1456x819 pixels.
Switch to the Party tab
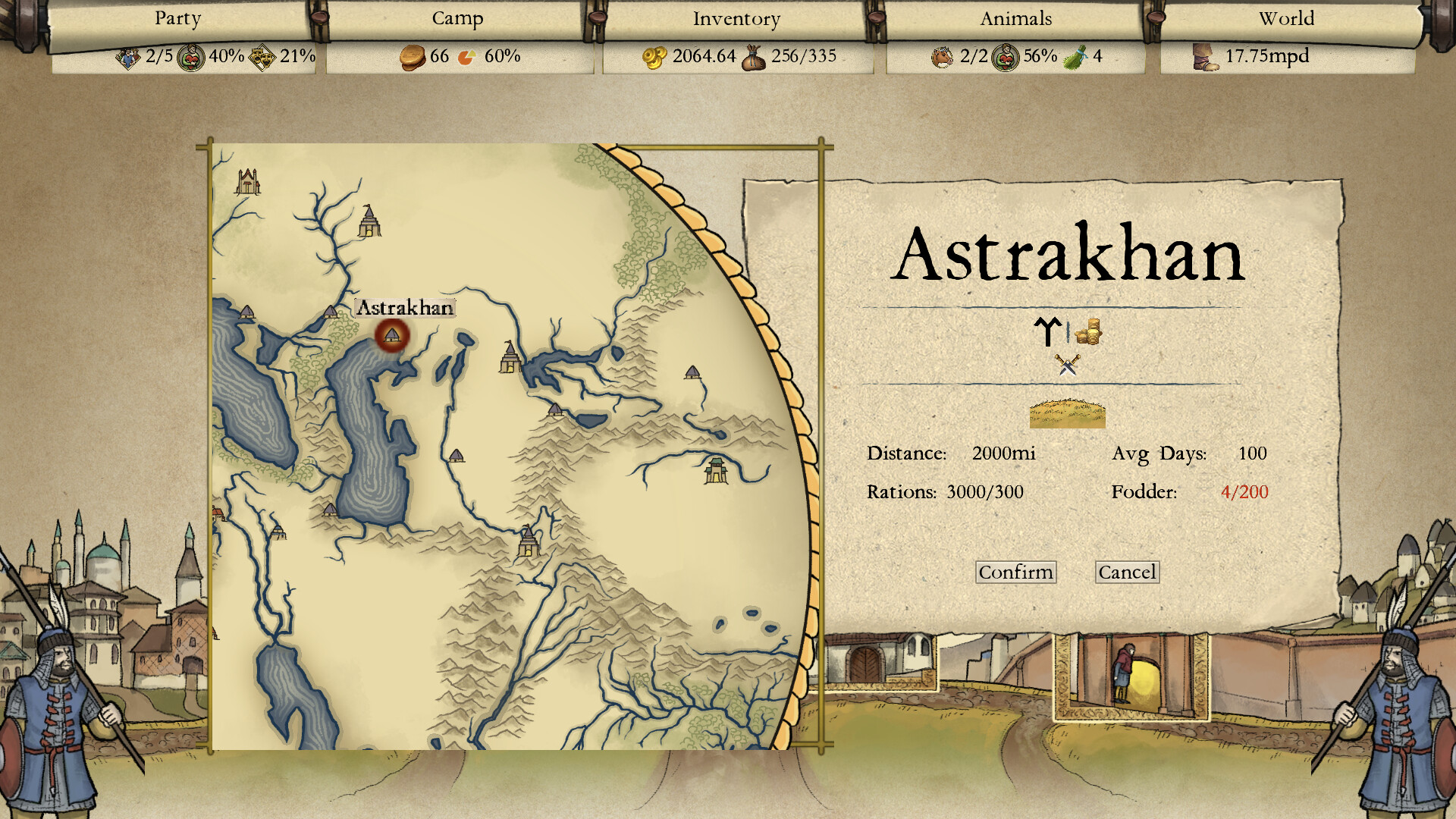[x=177, y=18]
